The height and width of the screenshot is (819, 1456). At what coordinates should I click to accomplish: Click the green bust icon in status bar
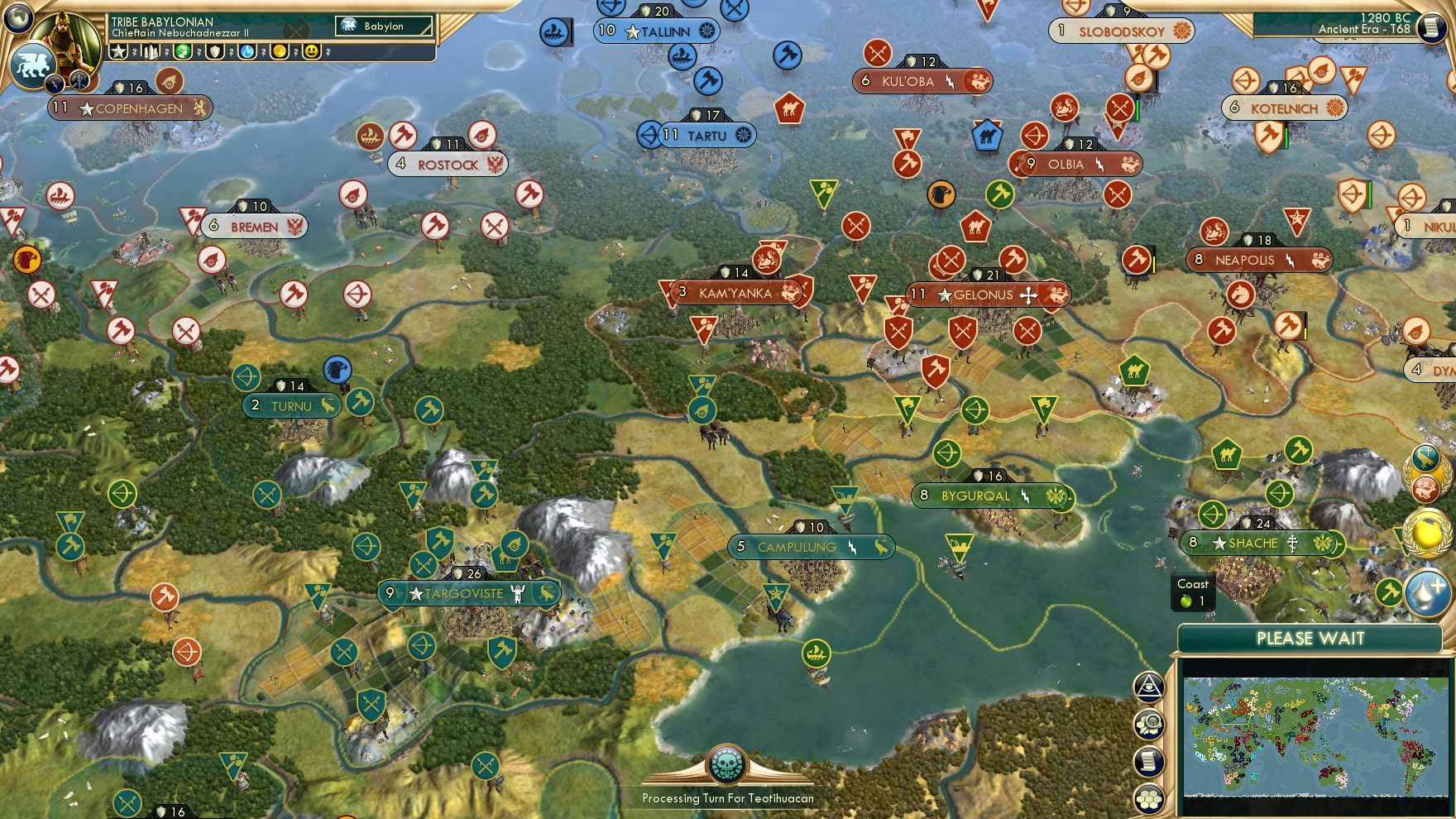(x=183, y=52)
